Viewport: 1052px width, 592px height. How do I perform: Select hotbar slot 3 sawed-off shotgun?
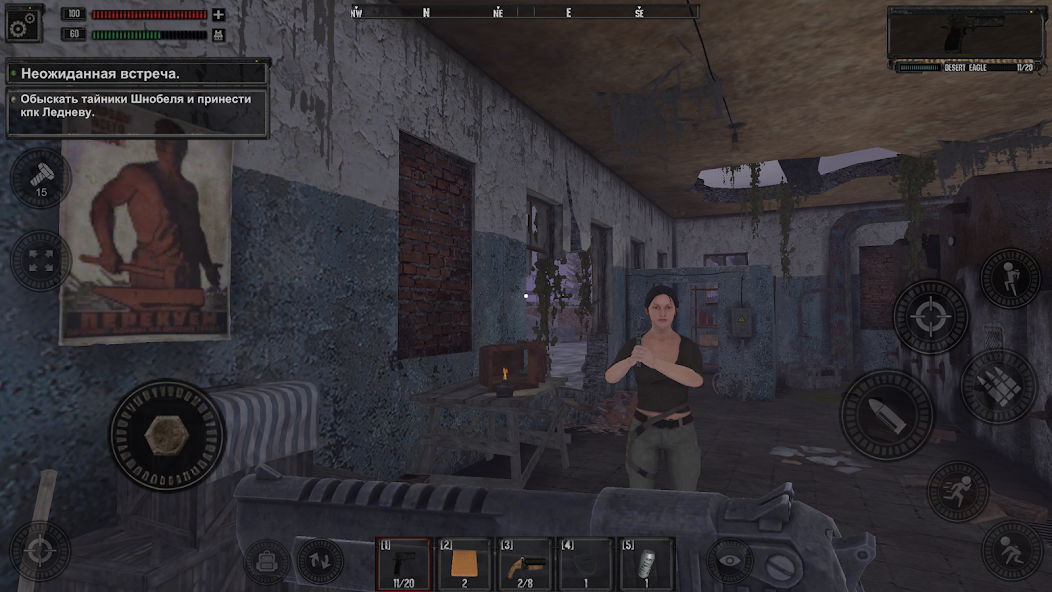point(525,564)
